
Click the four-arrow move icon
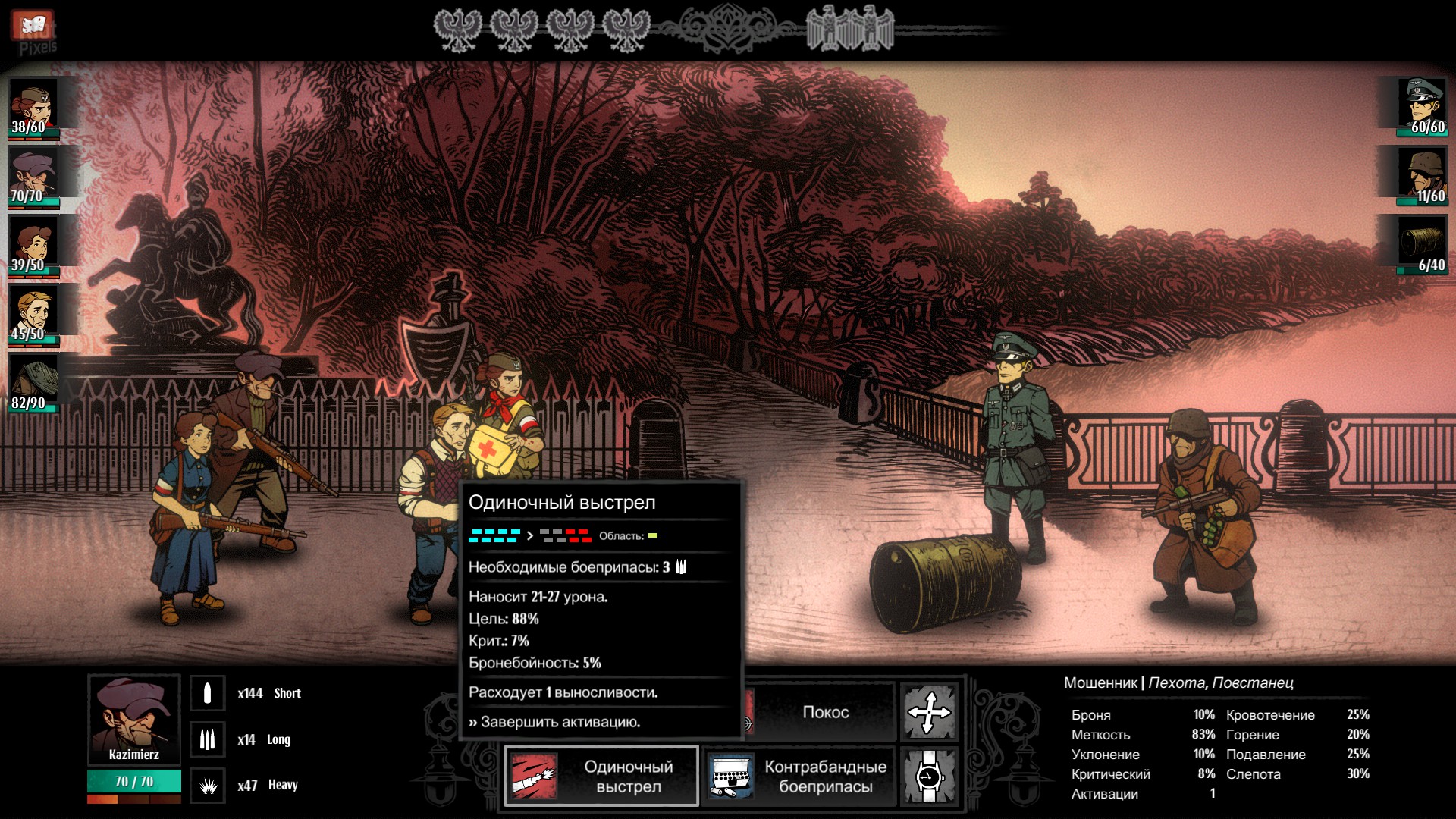click(x=929, y=712)
